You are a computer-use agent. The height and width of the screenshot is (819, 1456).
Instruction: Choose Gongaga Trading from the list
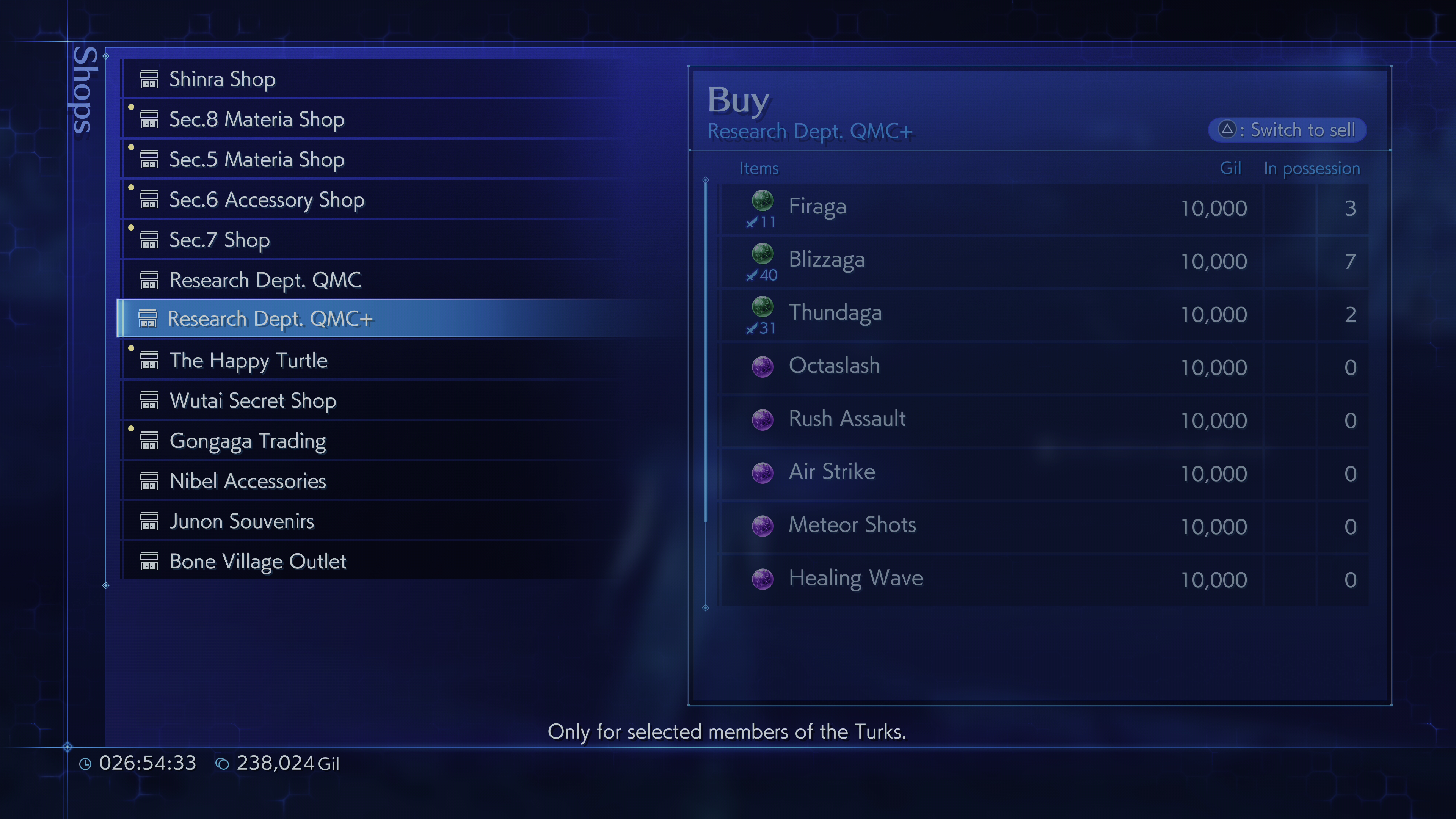[248, 440]
